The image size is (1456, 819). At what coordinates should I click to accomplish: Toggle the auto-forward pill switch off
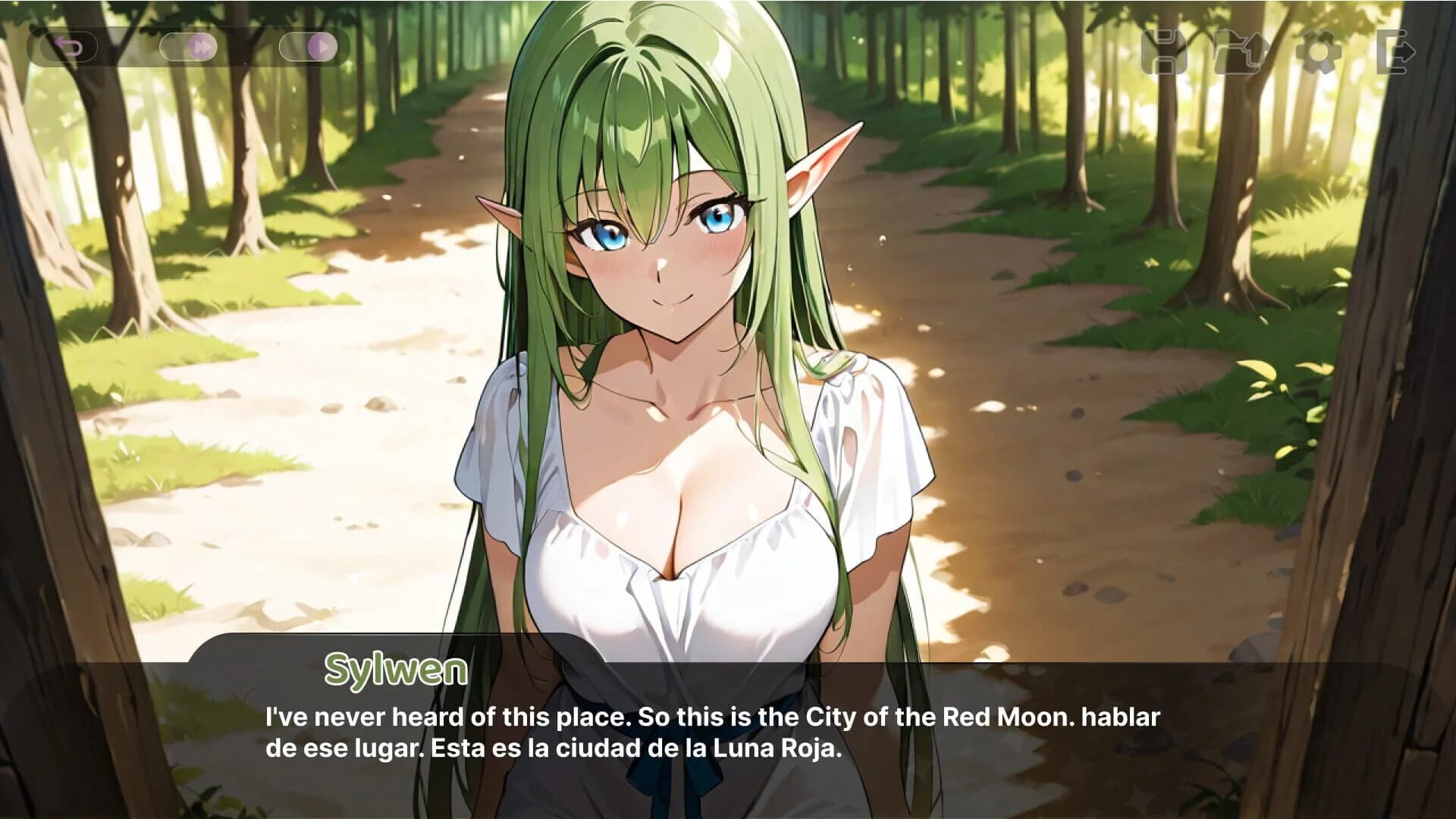pos(307,47)
